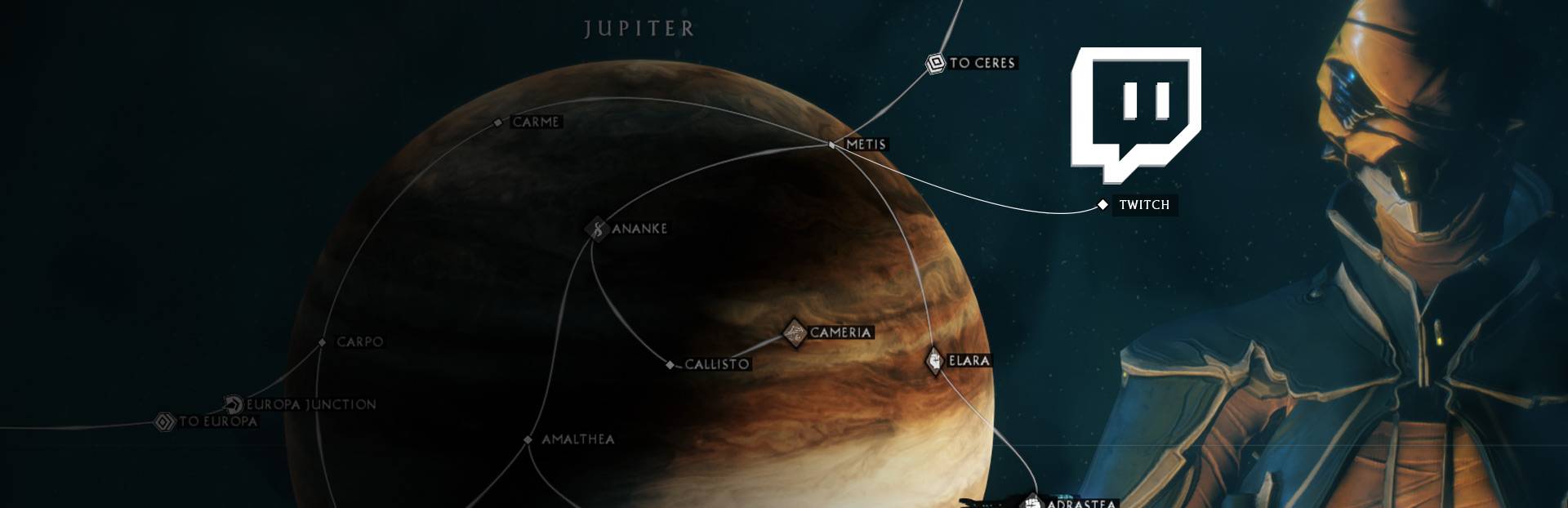
Task: Open the Europa Junction node
Action: 234,404
